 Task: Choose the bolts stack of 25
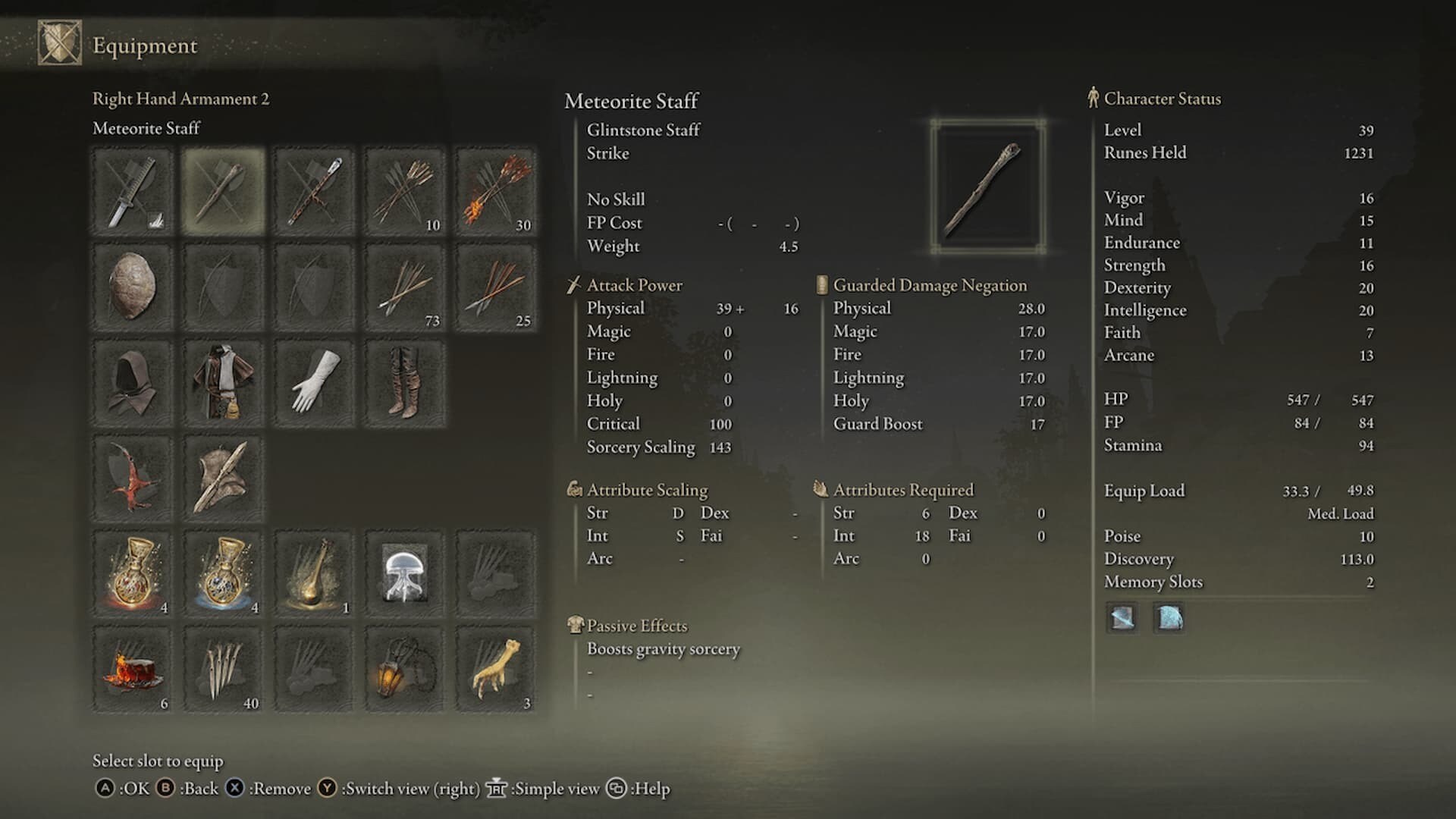(x=495, y=287)
